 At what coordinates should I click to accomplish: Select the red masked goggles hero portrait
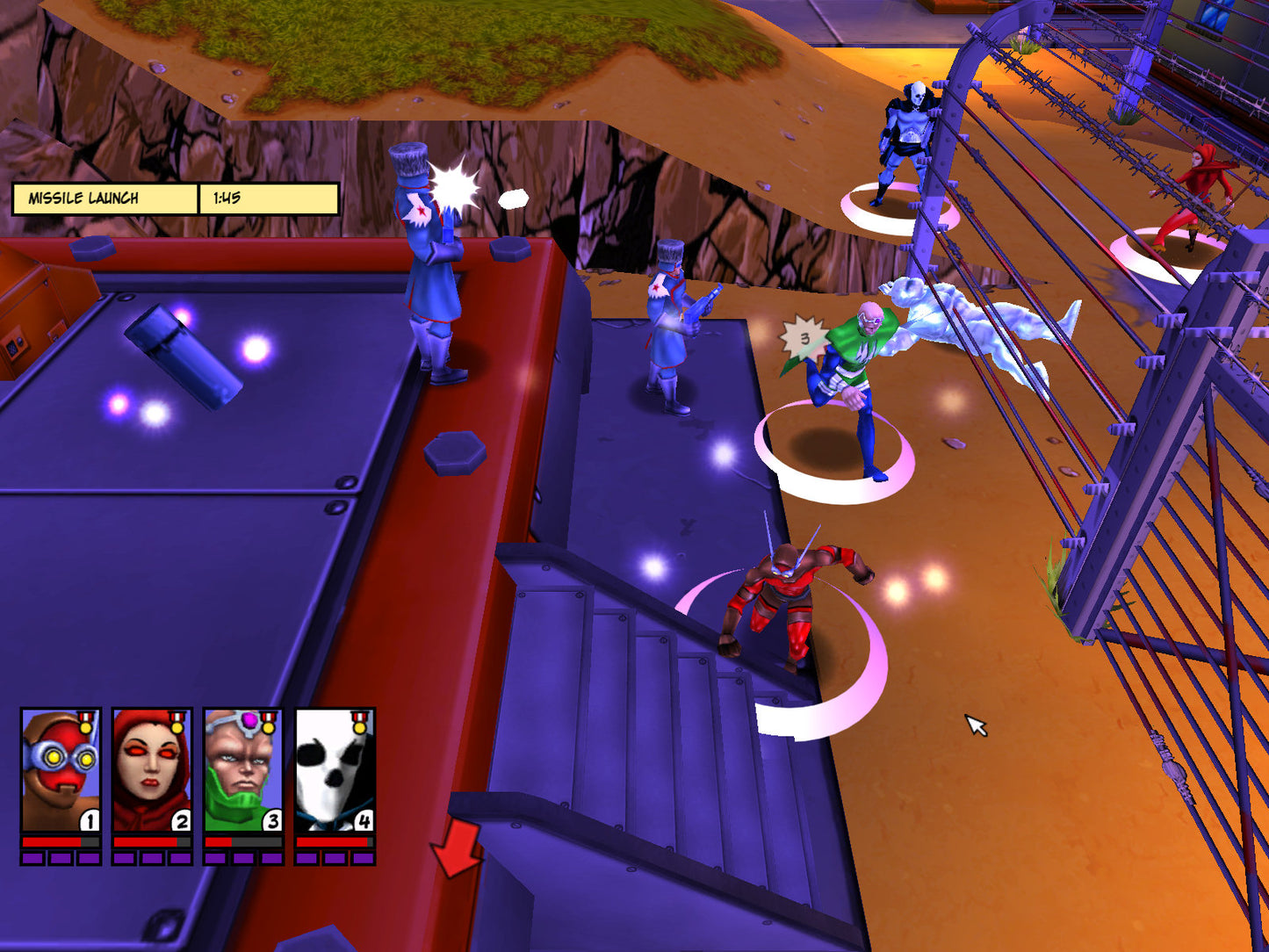click(61, 770)
